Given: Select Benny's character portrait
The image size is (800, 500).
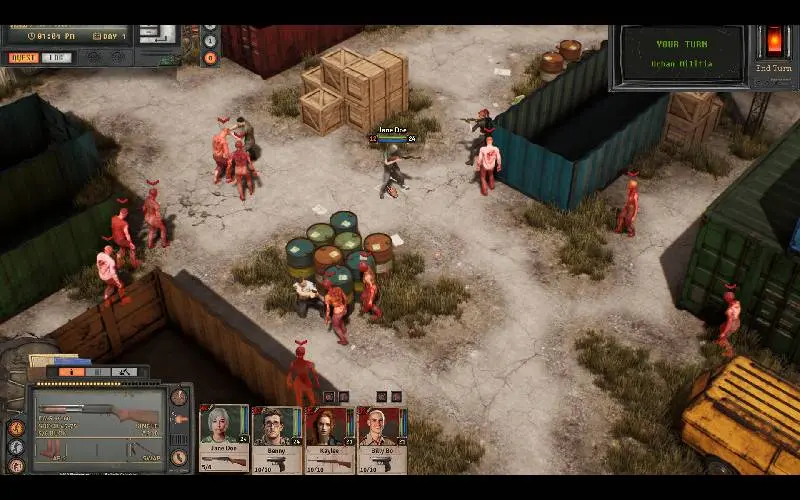Looking at the screenshot, I should click(x=277, y=429).
